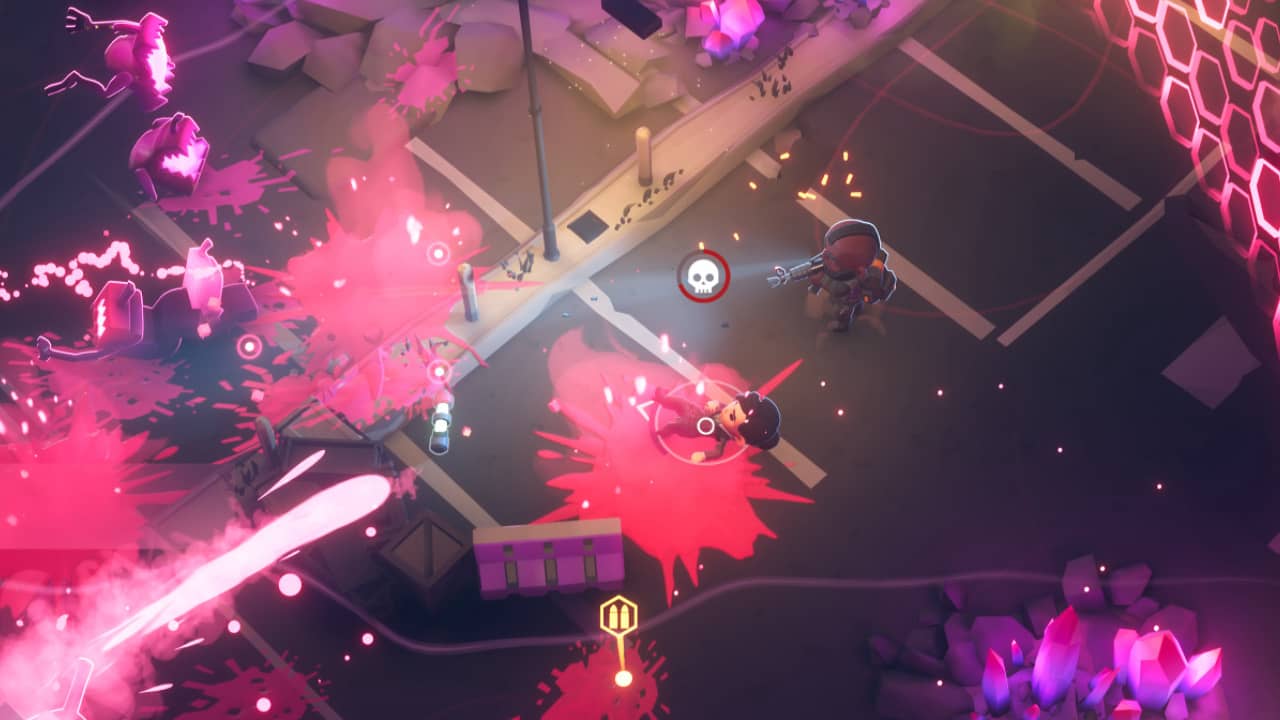Viewport: 1280px width, 720px height.
Task: Select the gold ammo pickup marker
Action: click(x=619, y=616)
